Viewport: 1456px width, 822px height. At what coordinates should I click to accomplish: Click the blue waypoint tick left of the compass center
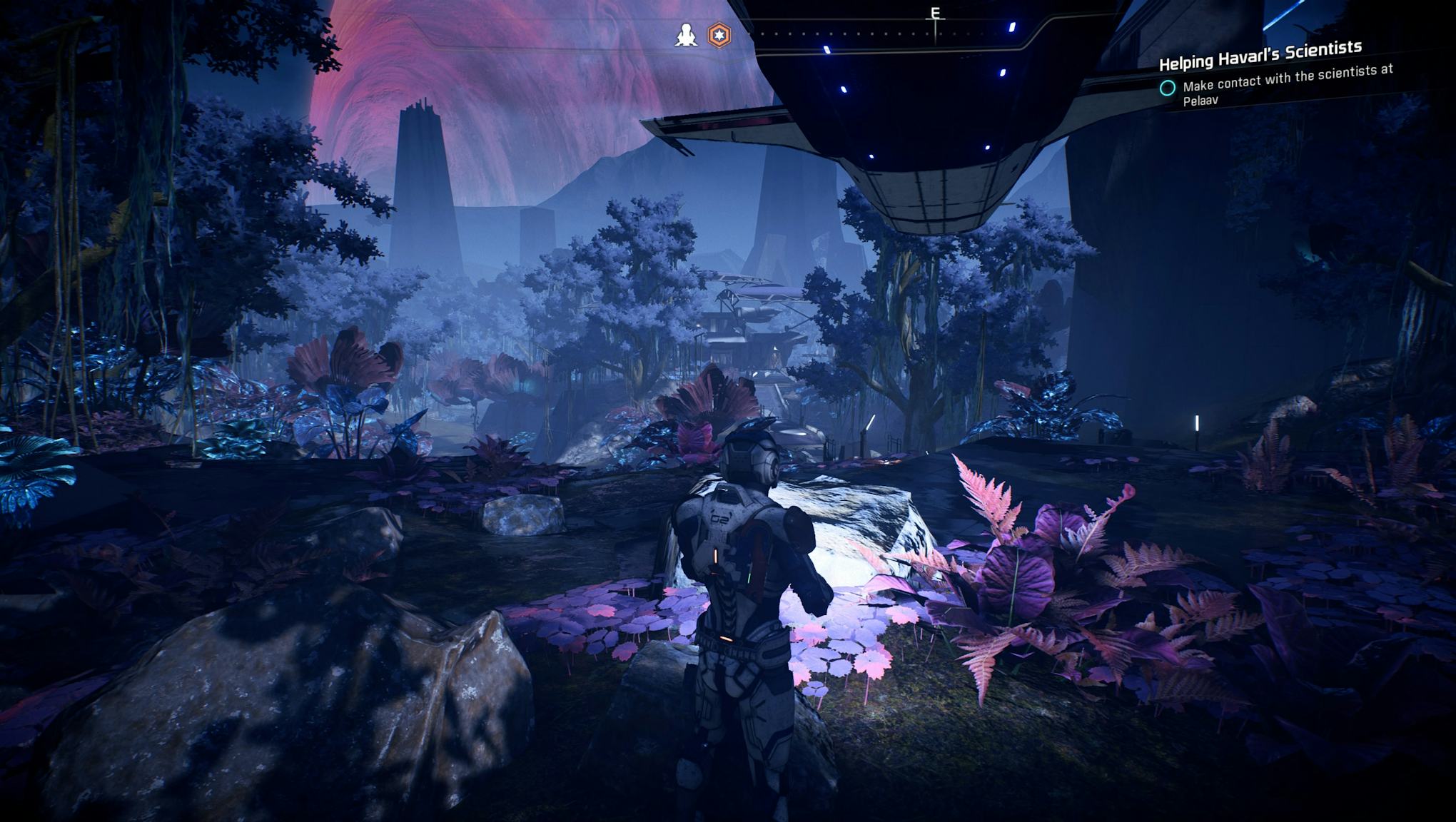(x=828, y=49)
